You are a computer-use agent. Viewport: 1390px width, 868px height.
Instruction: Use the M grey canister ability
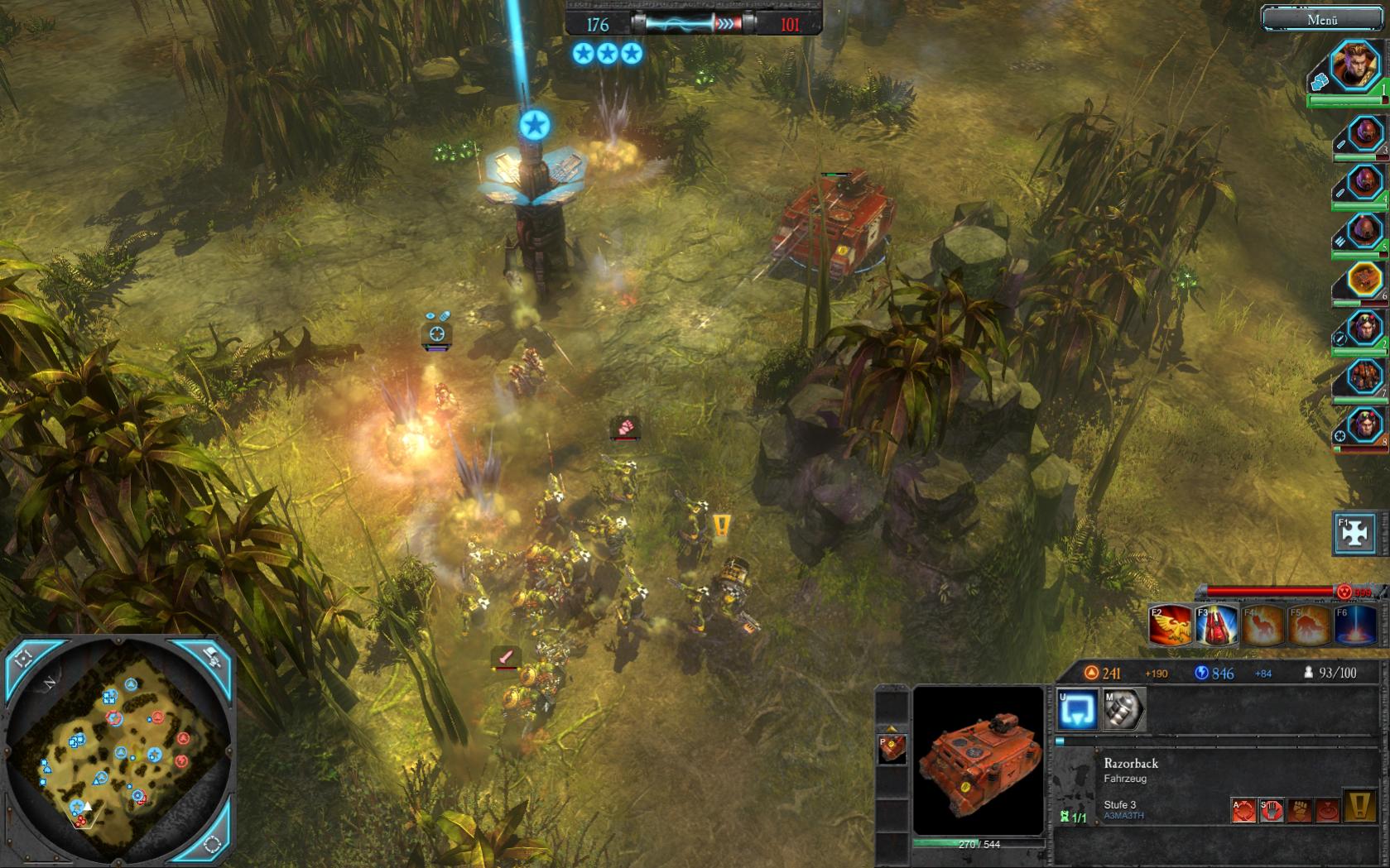(1123, 710)
